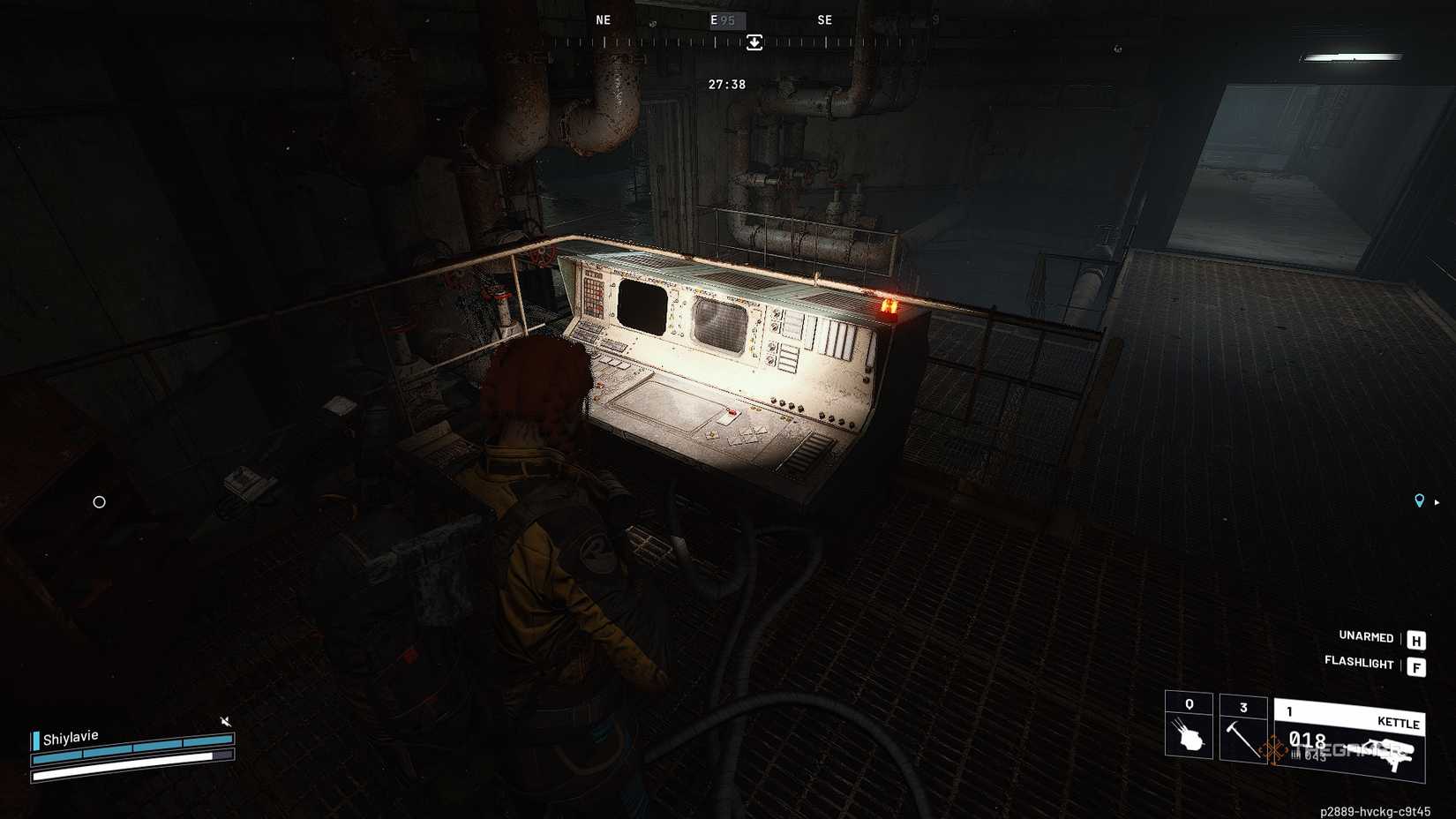Toggle the circular reticle indicator on the left
The height and width of the screenshot is (819, 1456).
tap(99, 502)
